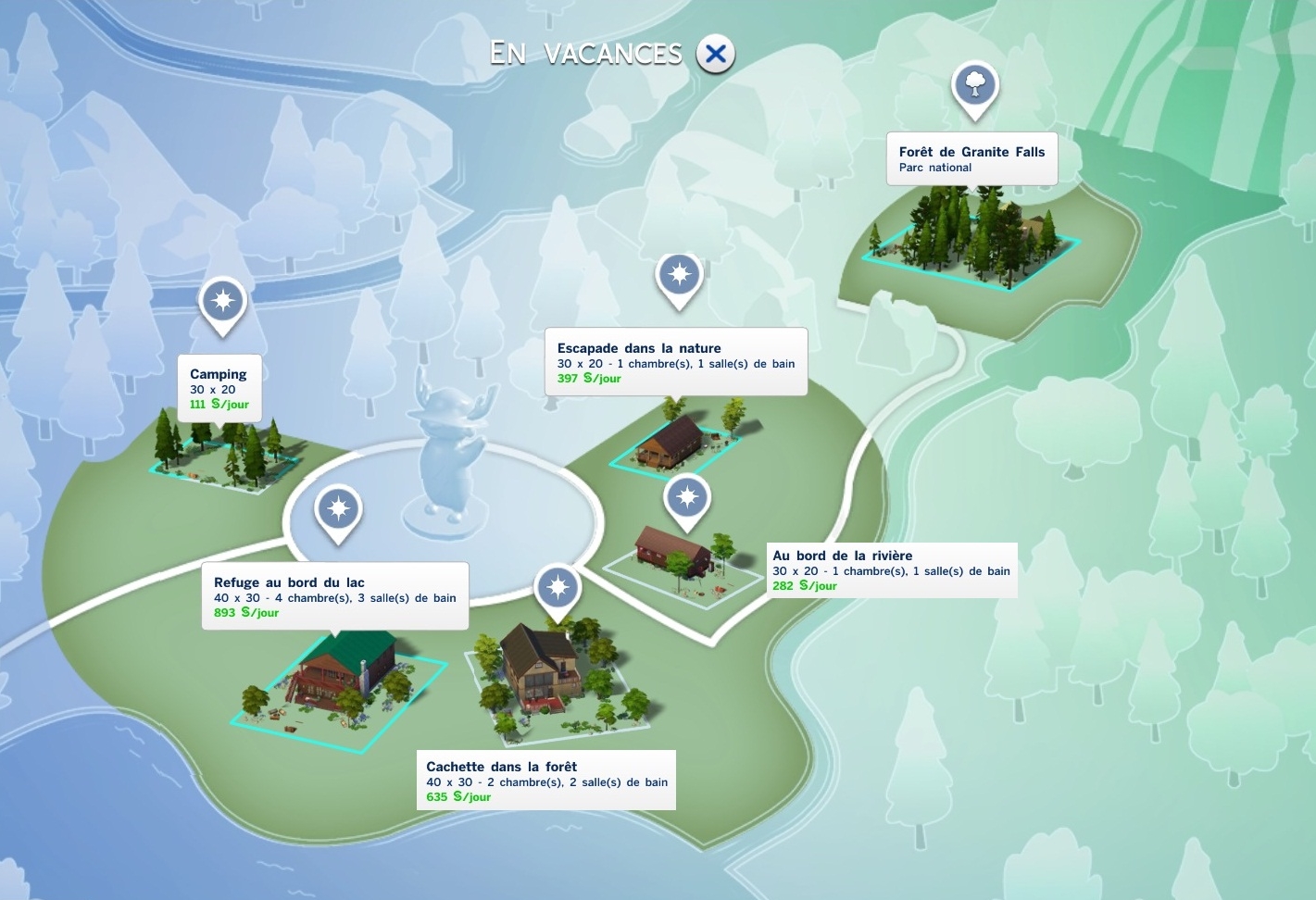Click the Camping map pin
This screenshot has width=1316, height=900.
[221, 303]
